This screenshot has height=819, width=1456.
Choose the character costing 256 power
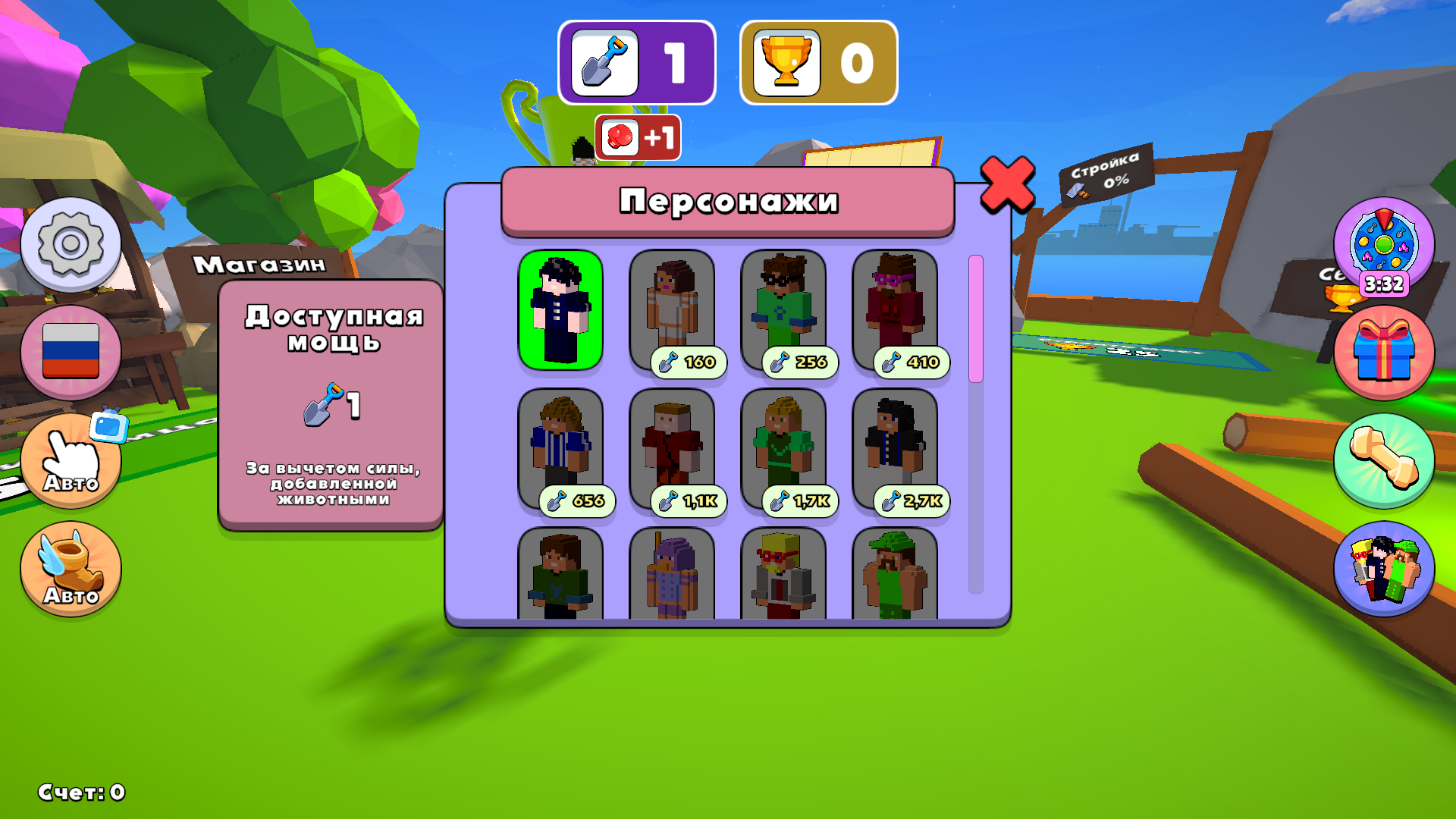tap(783, 309)
